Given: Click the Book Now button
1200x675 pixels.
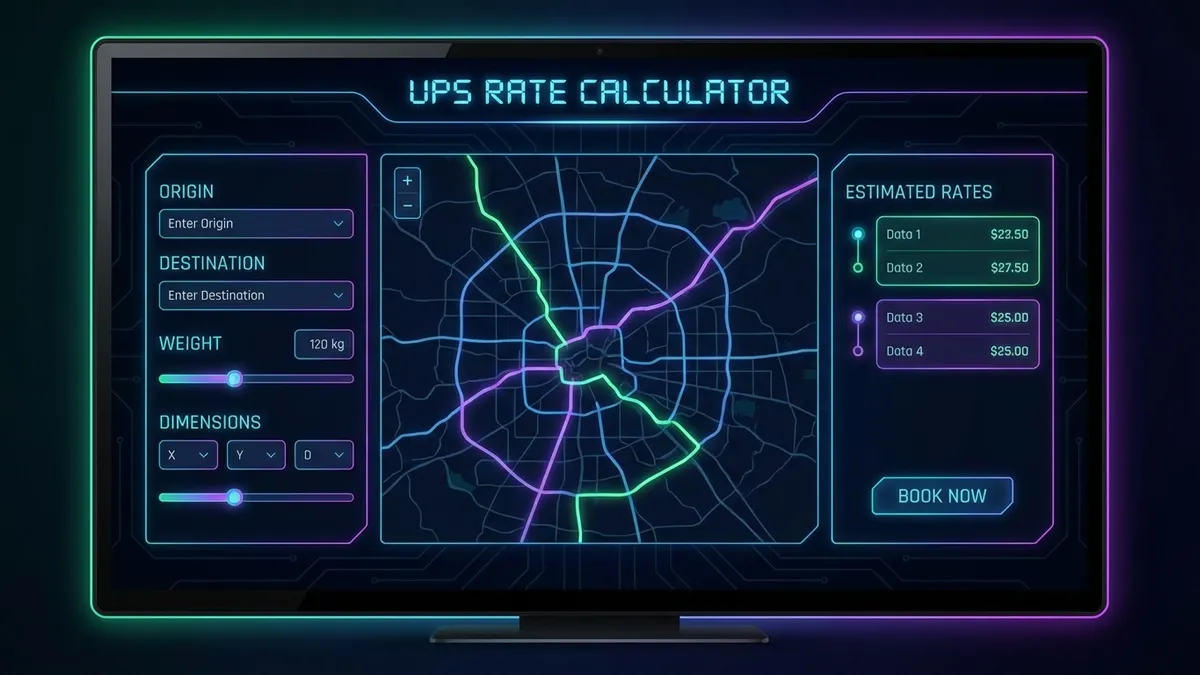Looking at the screenshot, I should [942, 496].
